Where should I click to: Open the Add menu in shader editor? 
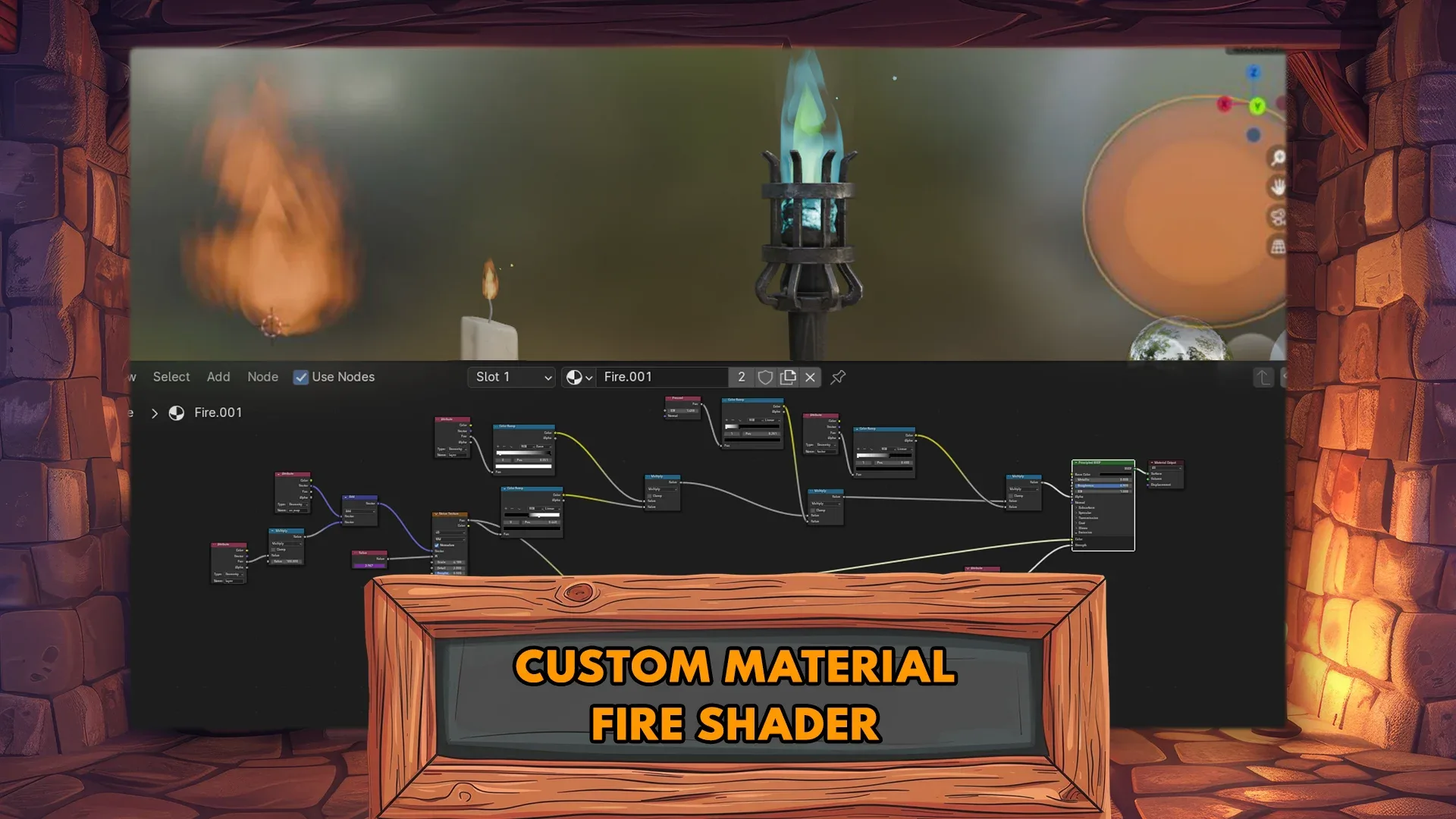[x=218, y=377]
